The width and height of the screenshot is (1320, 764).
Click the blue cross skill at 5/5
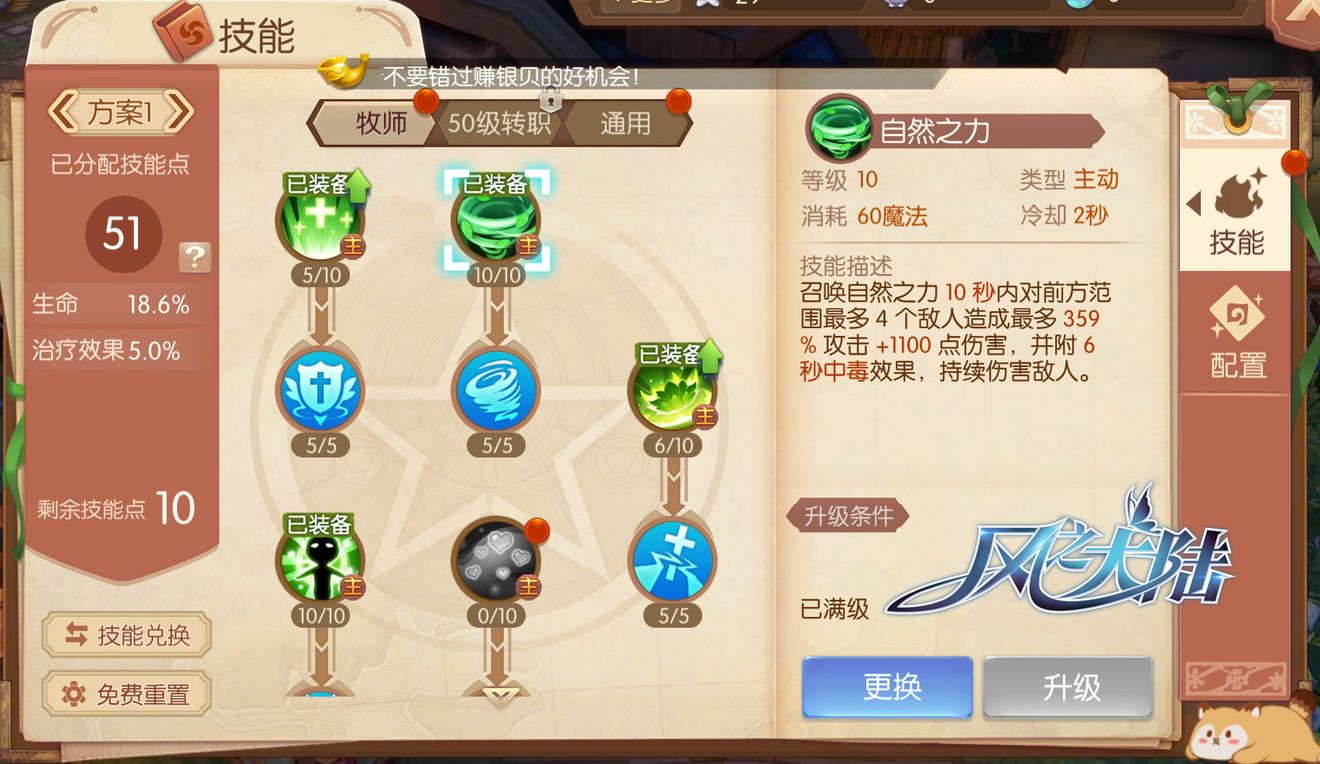(x=672, y=560)
